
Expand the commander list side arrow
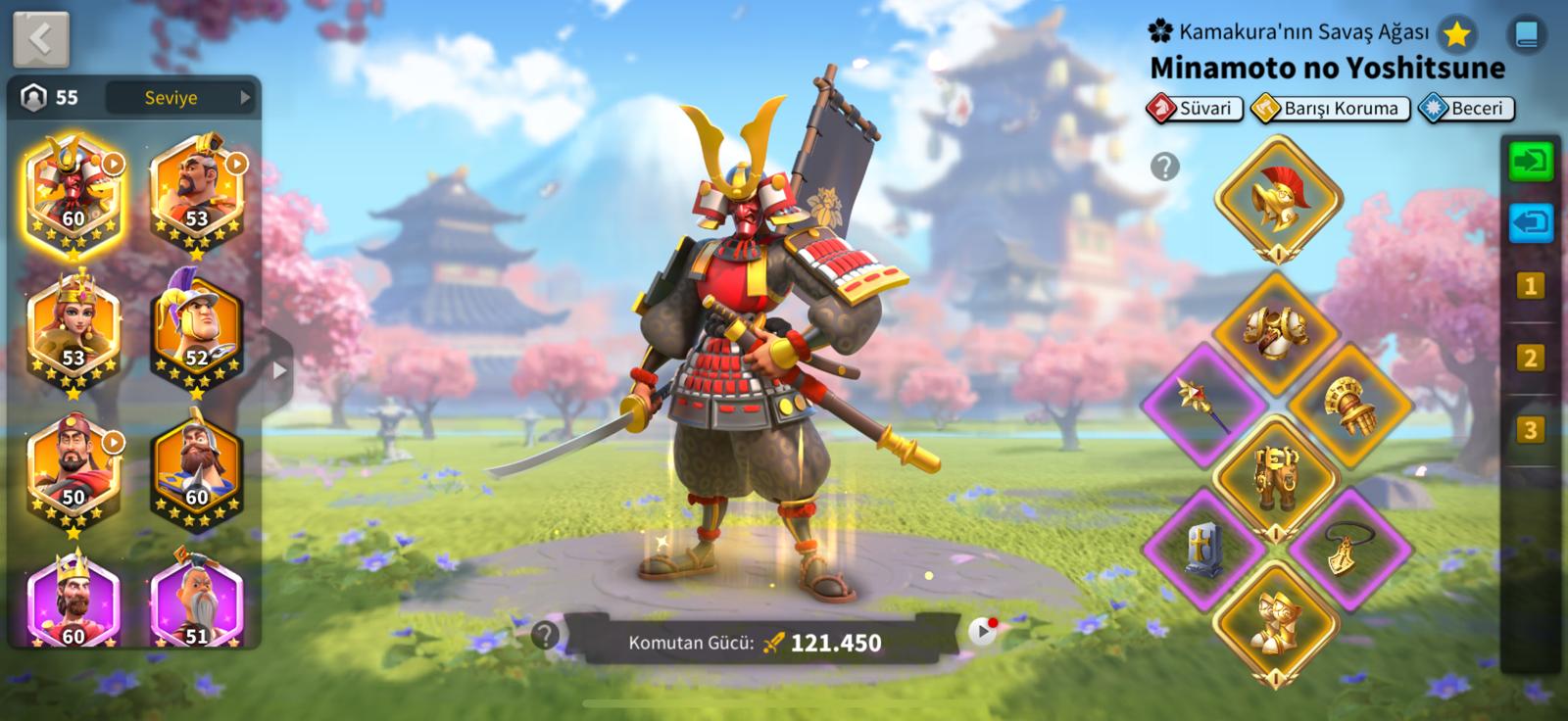279,371
